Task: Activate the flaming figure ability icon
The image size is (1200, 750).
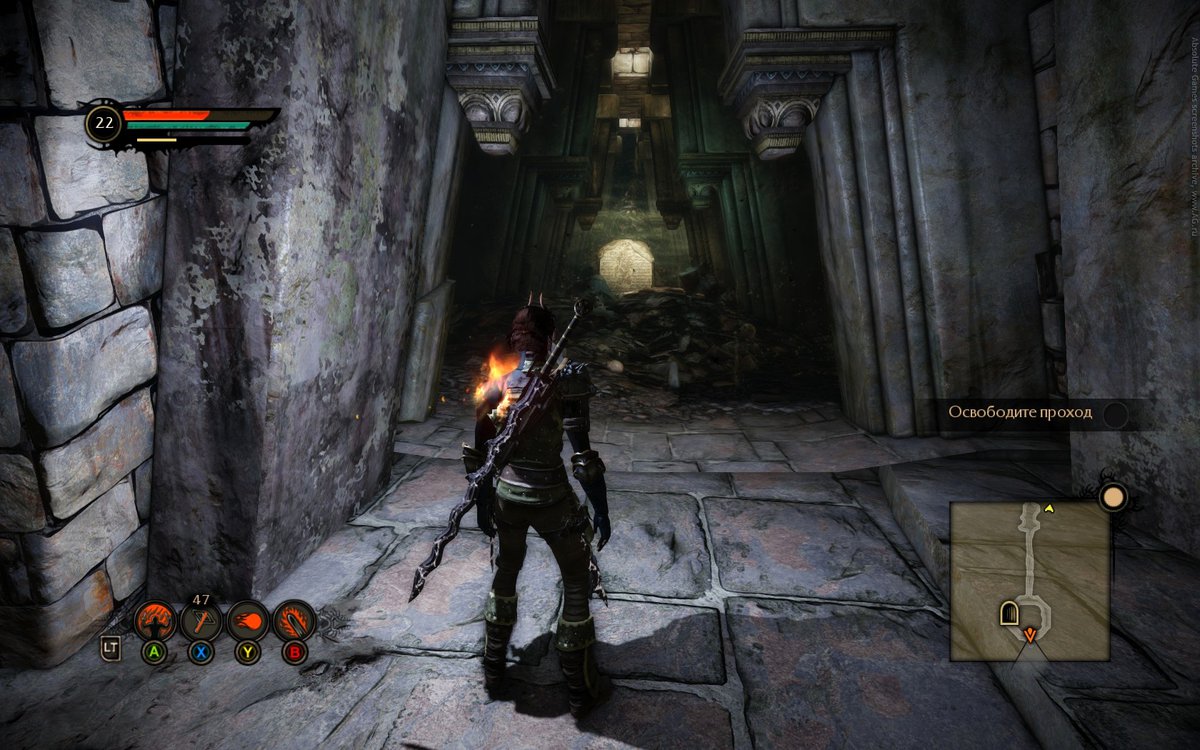Action: tap(155, 621)
